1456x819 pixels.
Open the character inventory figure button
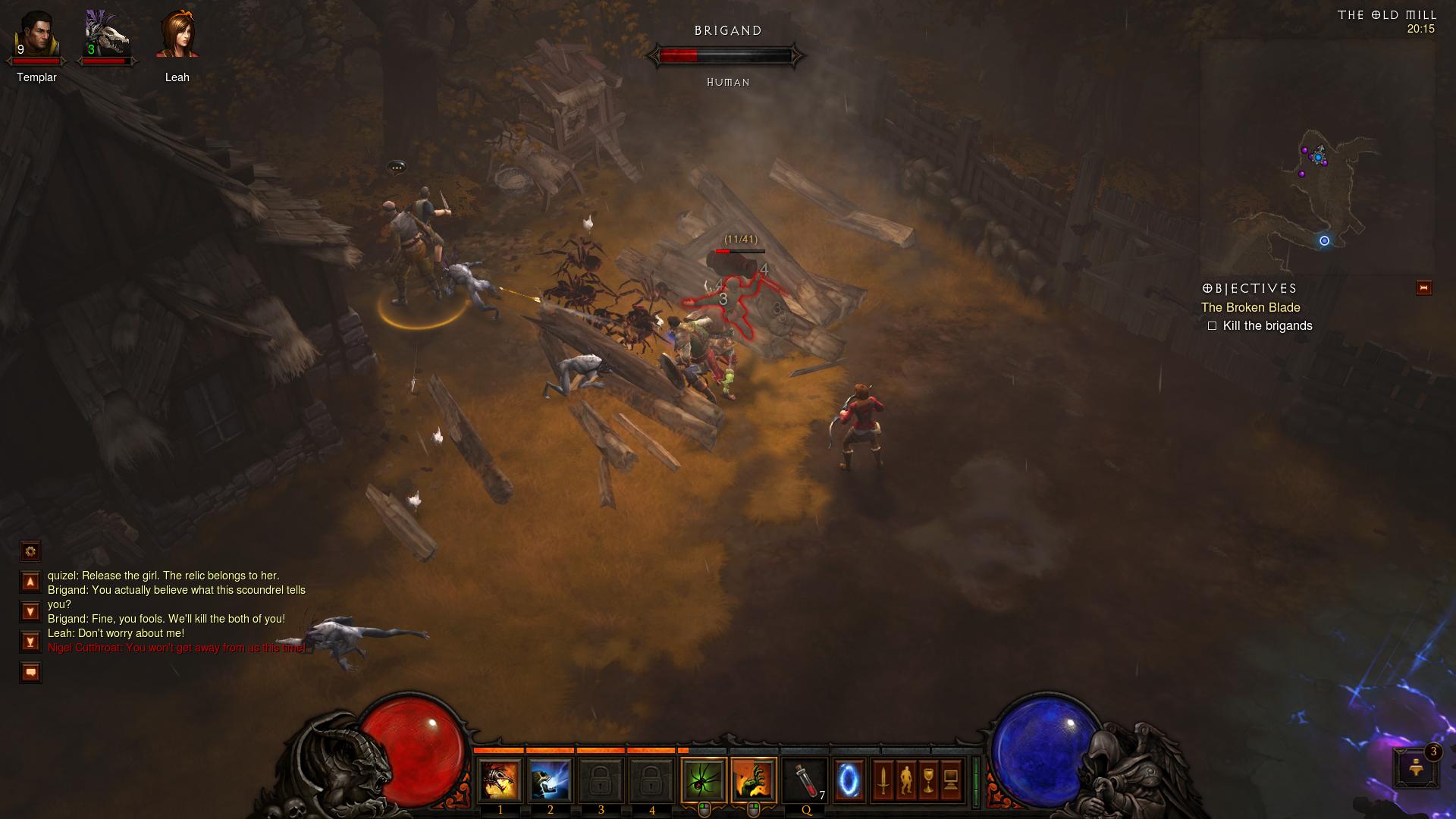pyautogui.click(x=905, y=780)
